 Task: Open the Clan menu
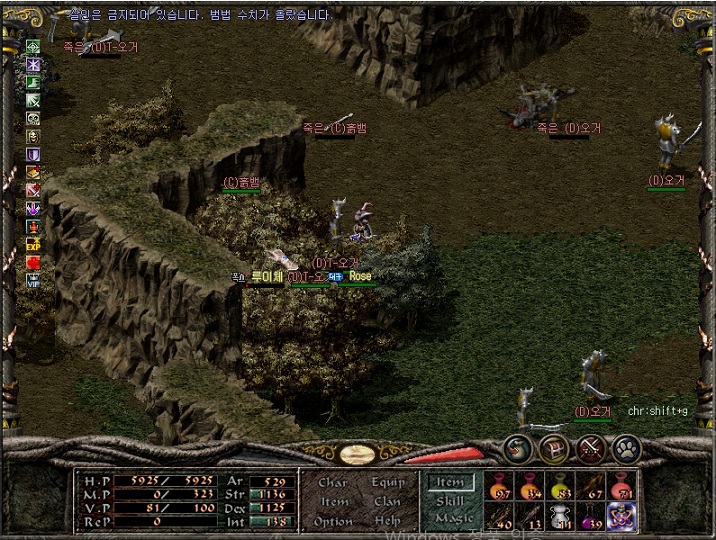[x=388, y=502]
